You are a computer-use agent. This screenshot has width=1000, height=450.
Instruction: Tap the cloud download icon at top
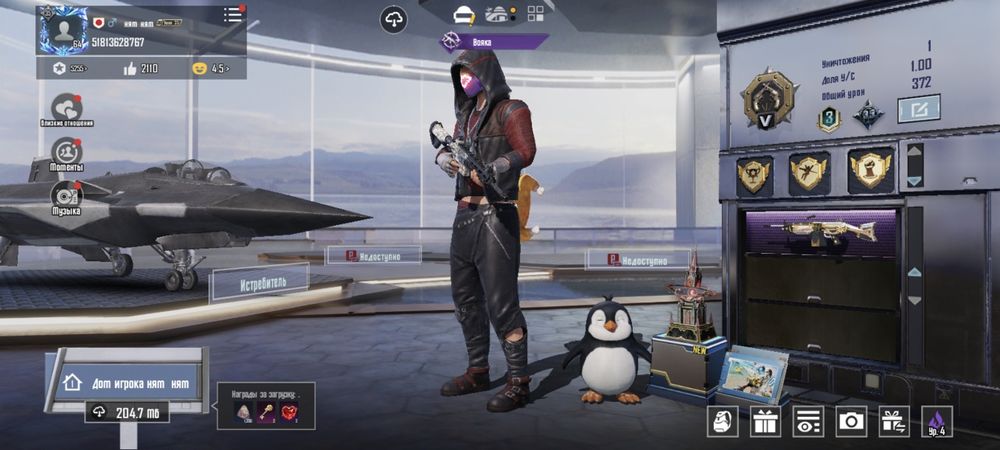pos(394,19)
